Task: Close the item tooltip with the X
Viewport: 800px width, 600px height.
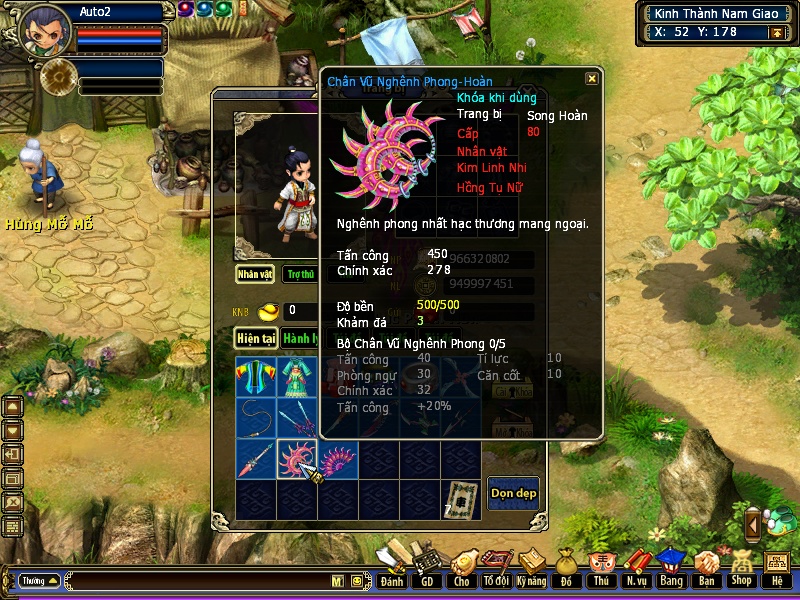Action: [x=592, y=78]
